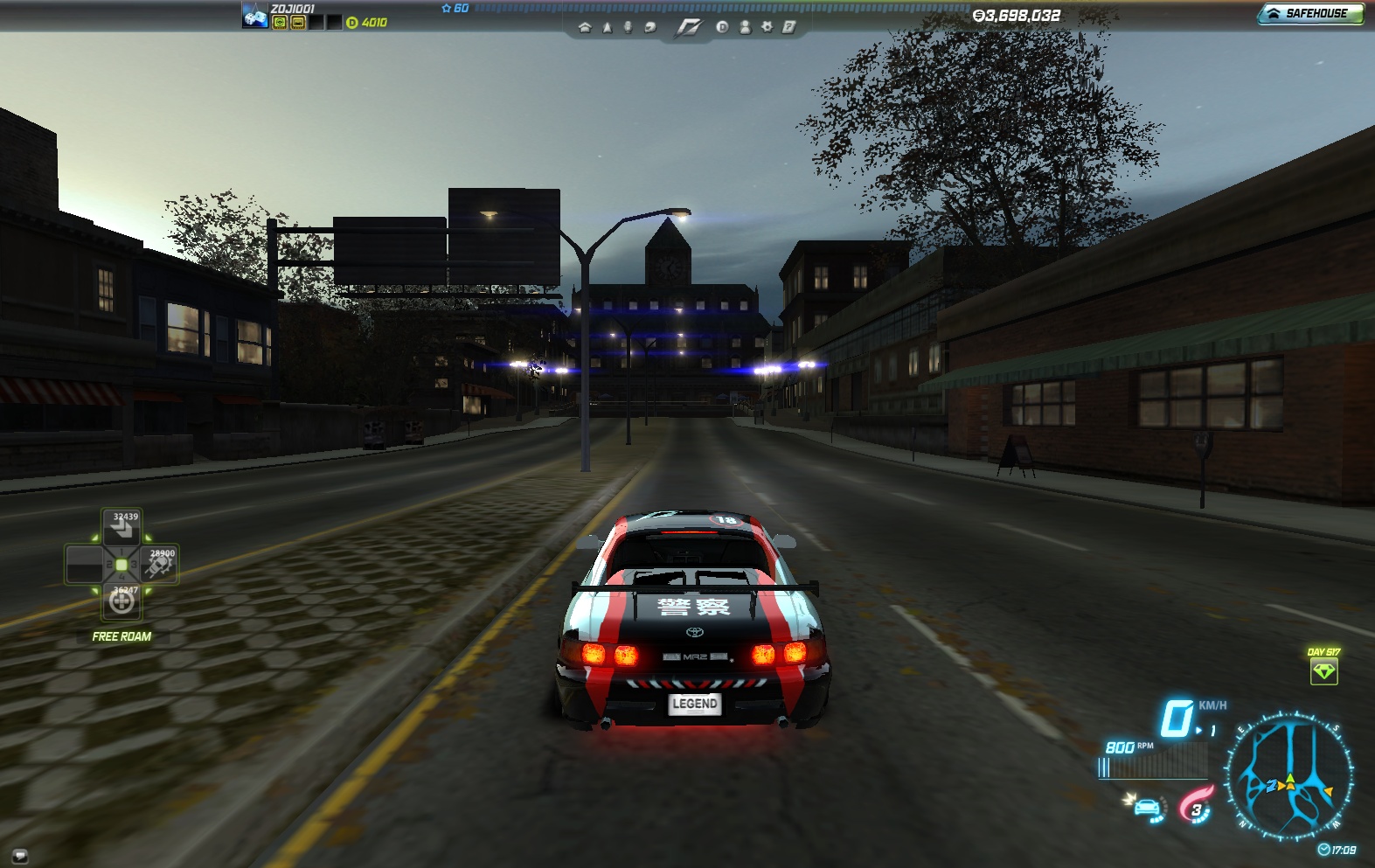The width and height of the screenshot is (1375, 868).
Task: Activate the double-arrow powerup in top slot
Action: (123, 528)
